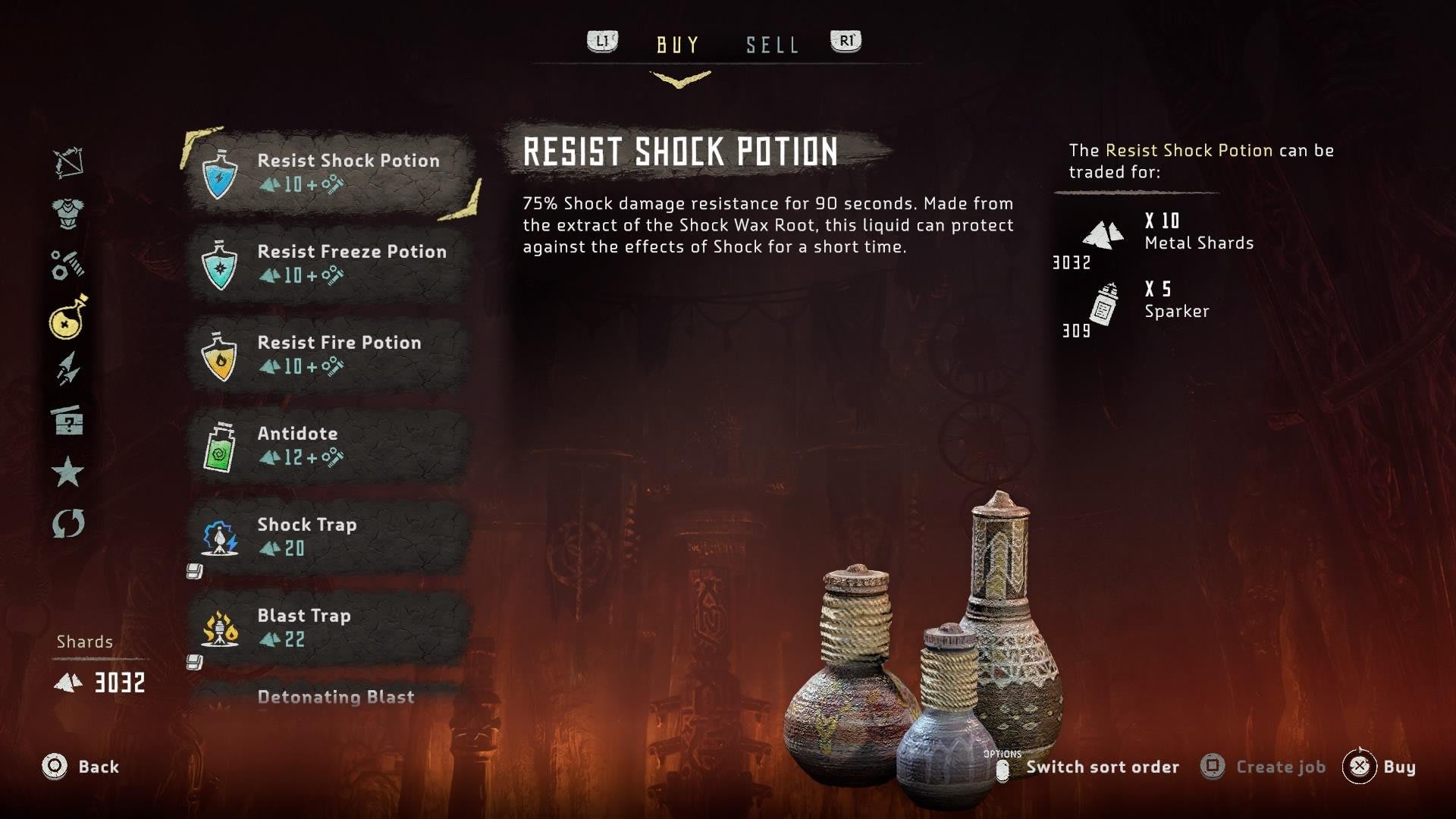Open the buyback arrows category
This screenshot has height=819, width=1456.
pyautogui.click(x=68, y=523)
